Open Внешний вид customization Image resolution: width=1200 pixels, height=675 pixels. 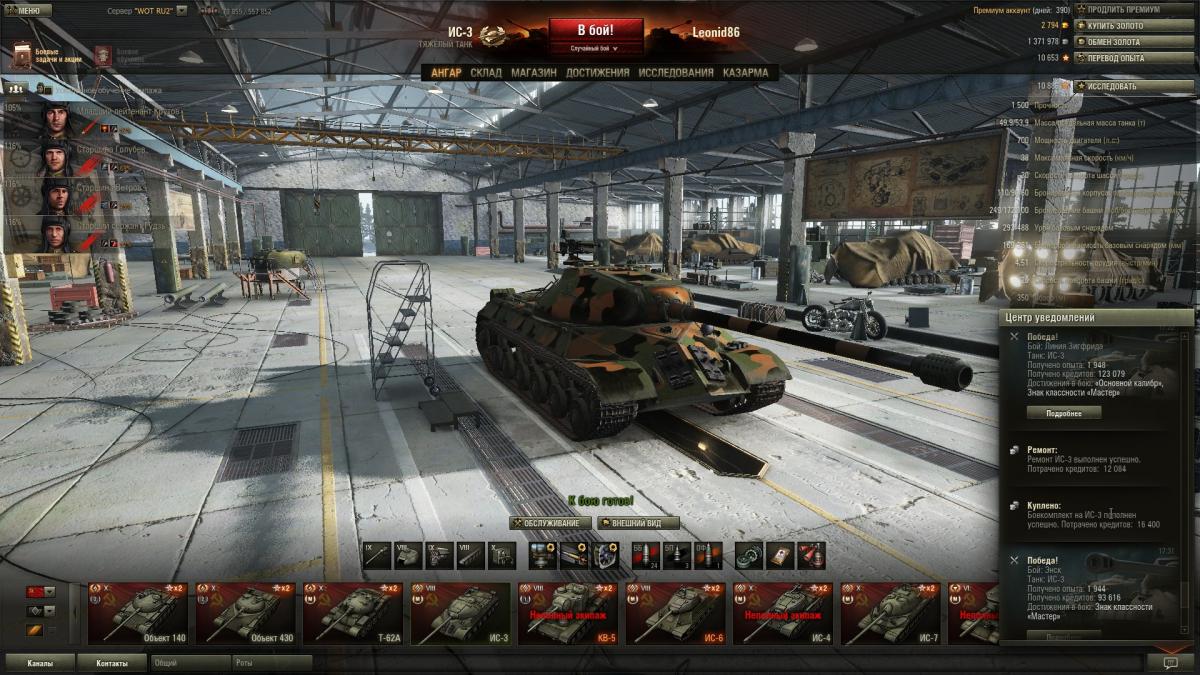click(638, 523)
